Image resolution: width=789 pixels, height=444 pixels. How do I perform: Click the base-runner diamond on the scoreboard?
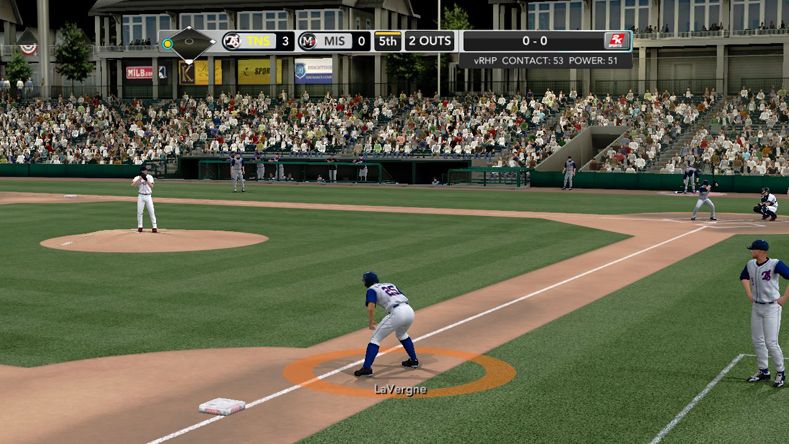click(189, 43)
